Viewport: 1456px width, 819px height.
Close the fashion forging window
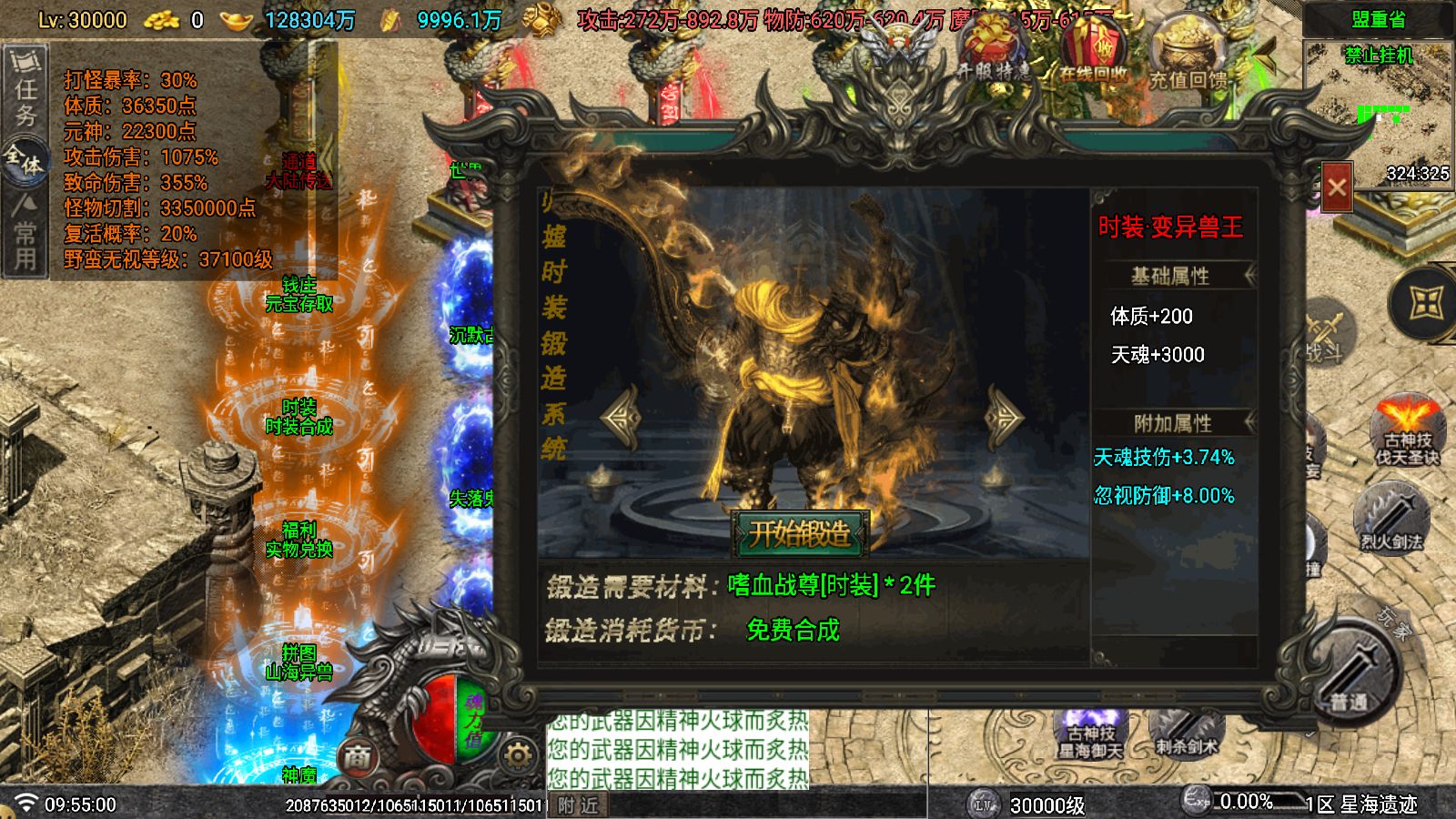click(1336, 187)
